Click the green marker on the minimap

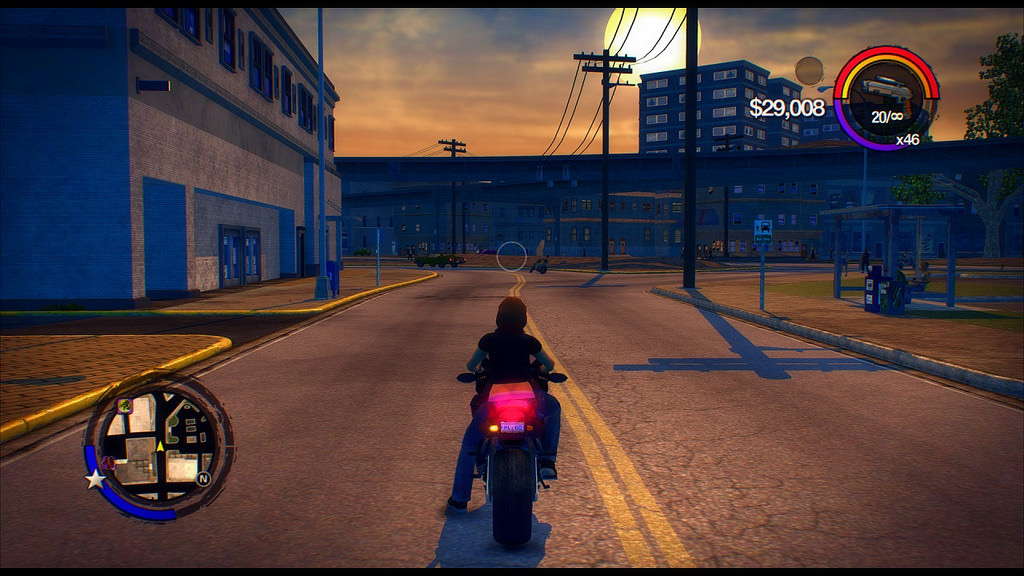pyautogui.click(x=125, y=405)
